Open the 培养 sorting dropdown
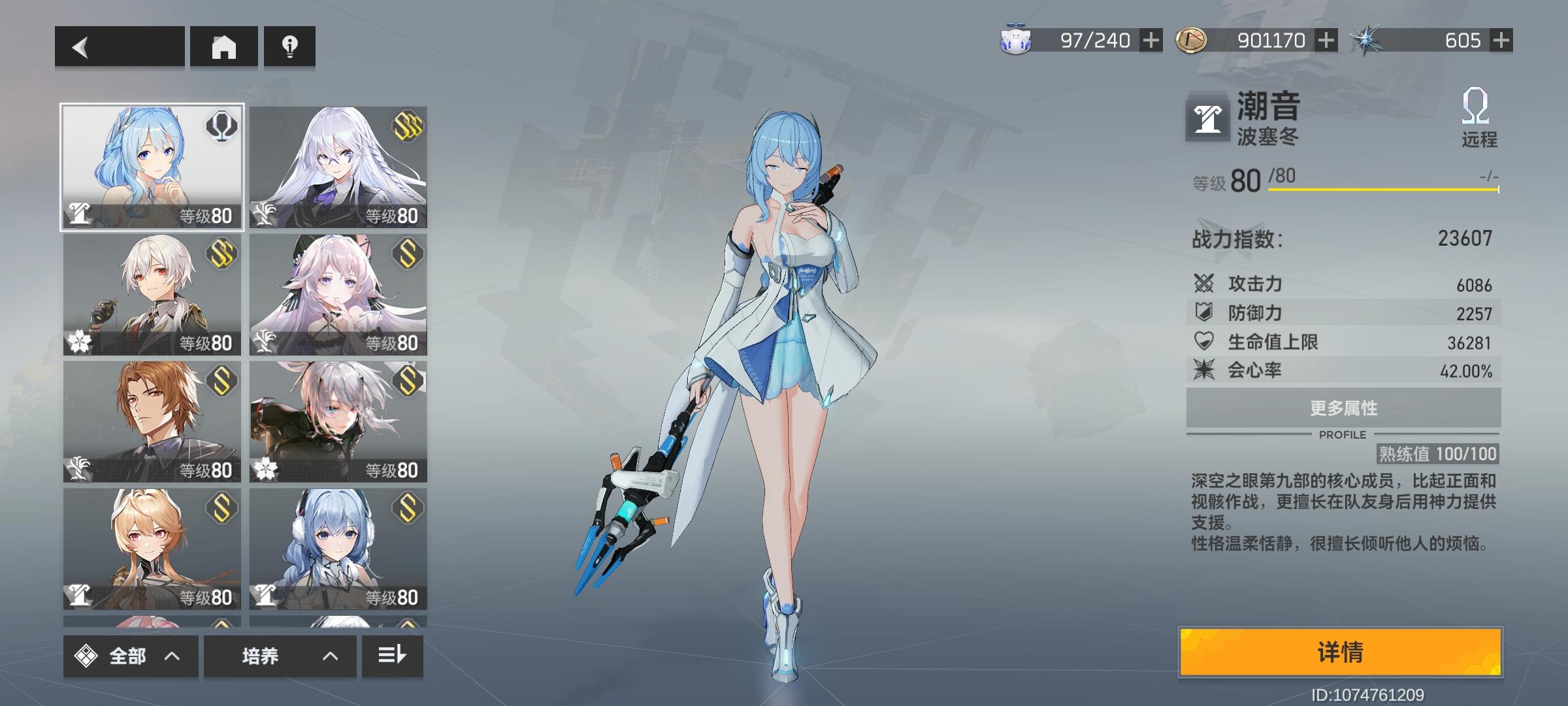The width and height of the screenshot is (1568, 706). coord(280,656)
